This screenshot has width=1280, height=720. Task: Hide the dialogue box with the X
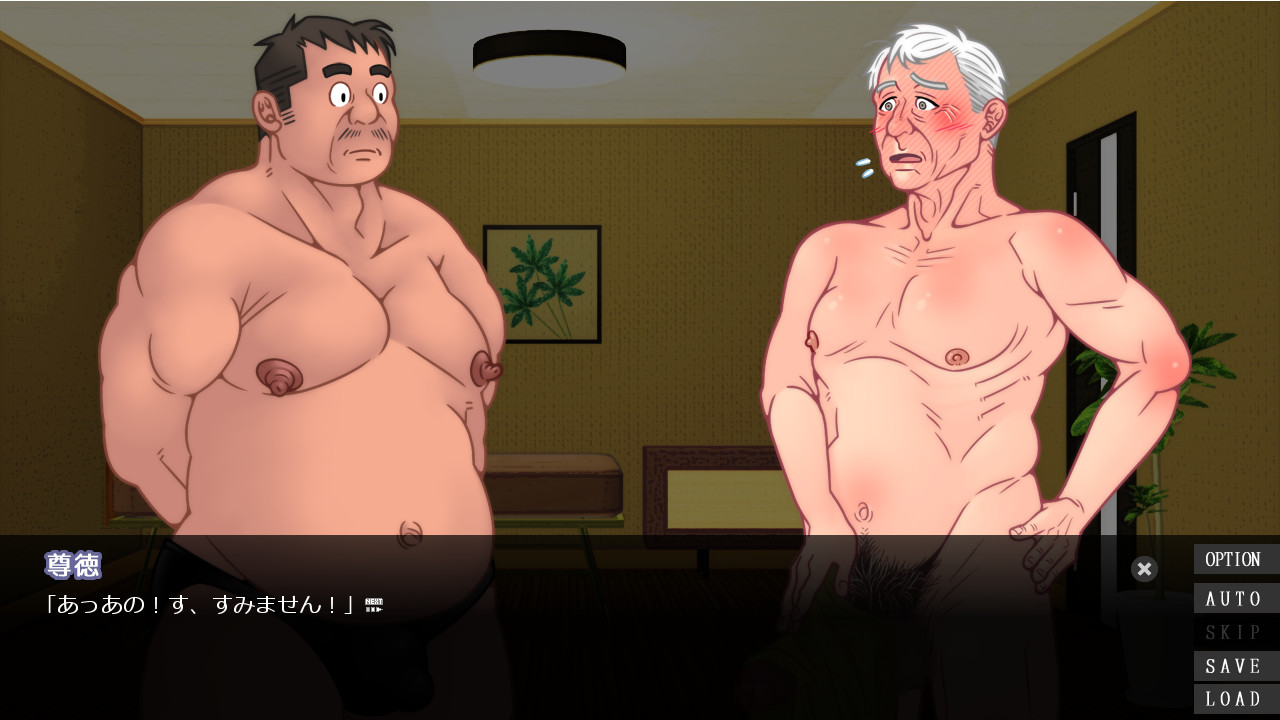pos(1145,569)
